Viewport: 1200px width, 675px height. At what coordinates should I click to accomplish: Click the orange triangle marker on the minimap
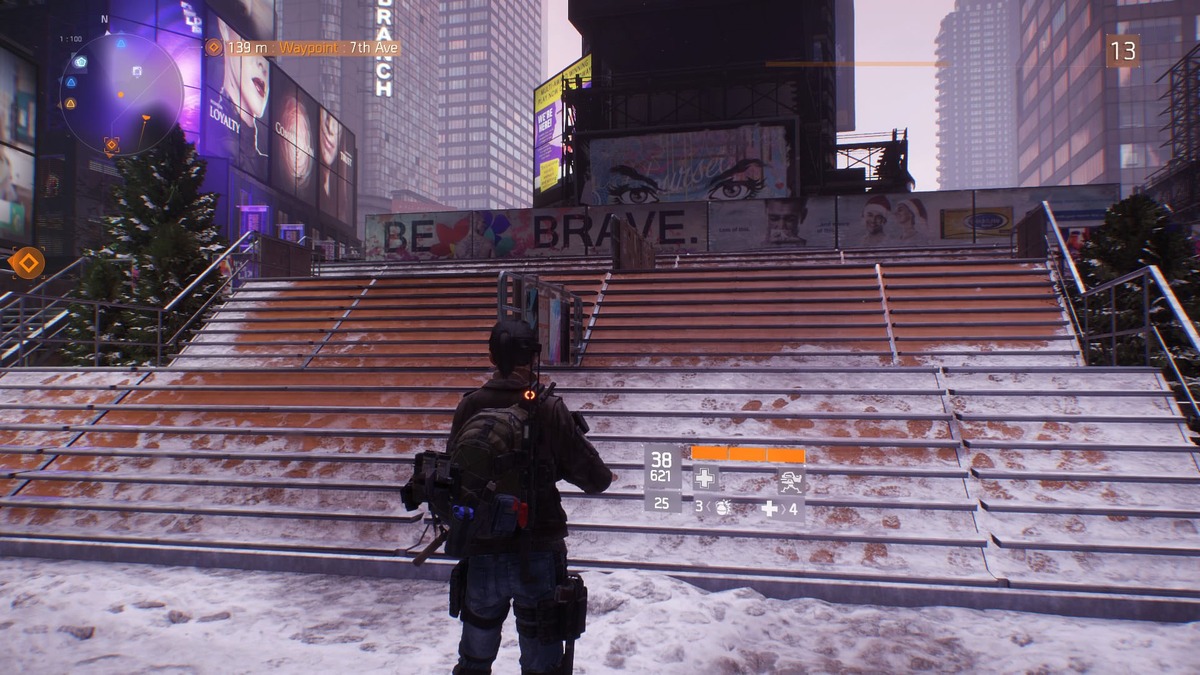tap(71, 103)
